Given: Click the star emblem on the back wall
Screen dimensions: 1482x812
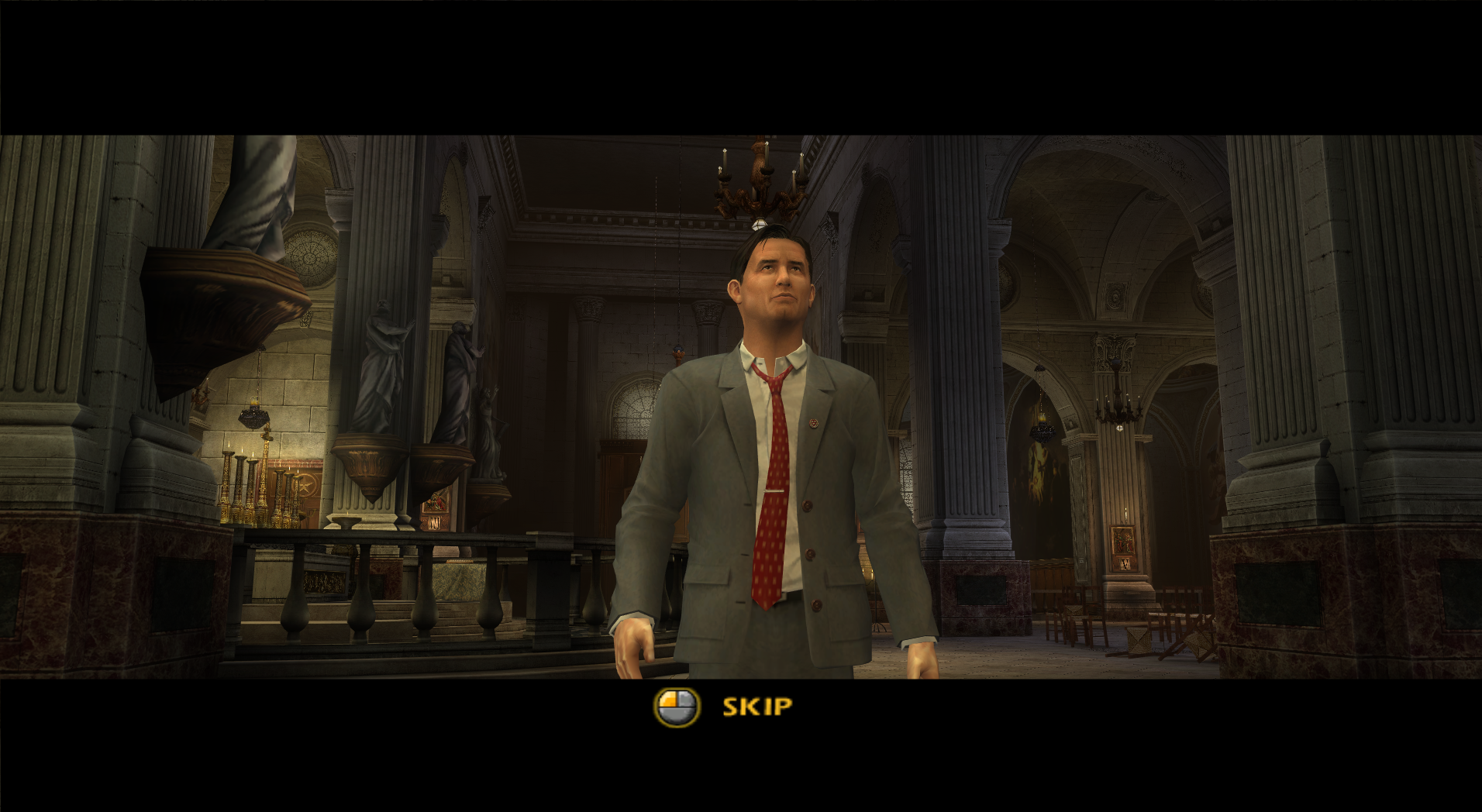Looking at the screenshot, I should (x=305, y=486).
